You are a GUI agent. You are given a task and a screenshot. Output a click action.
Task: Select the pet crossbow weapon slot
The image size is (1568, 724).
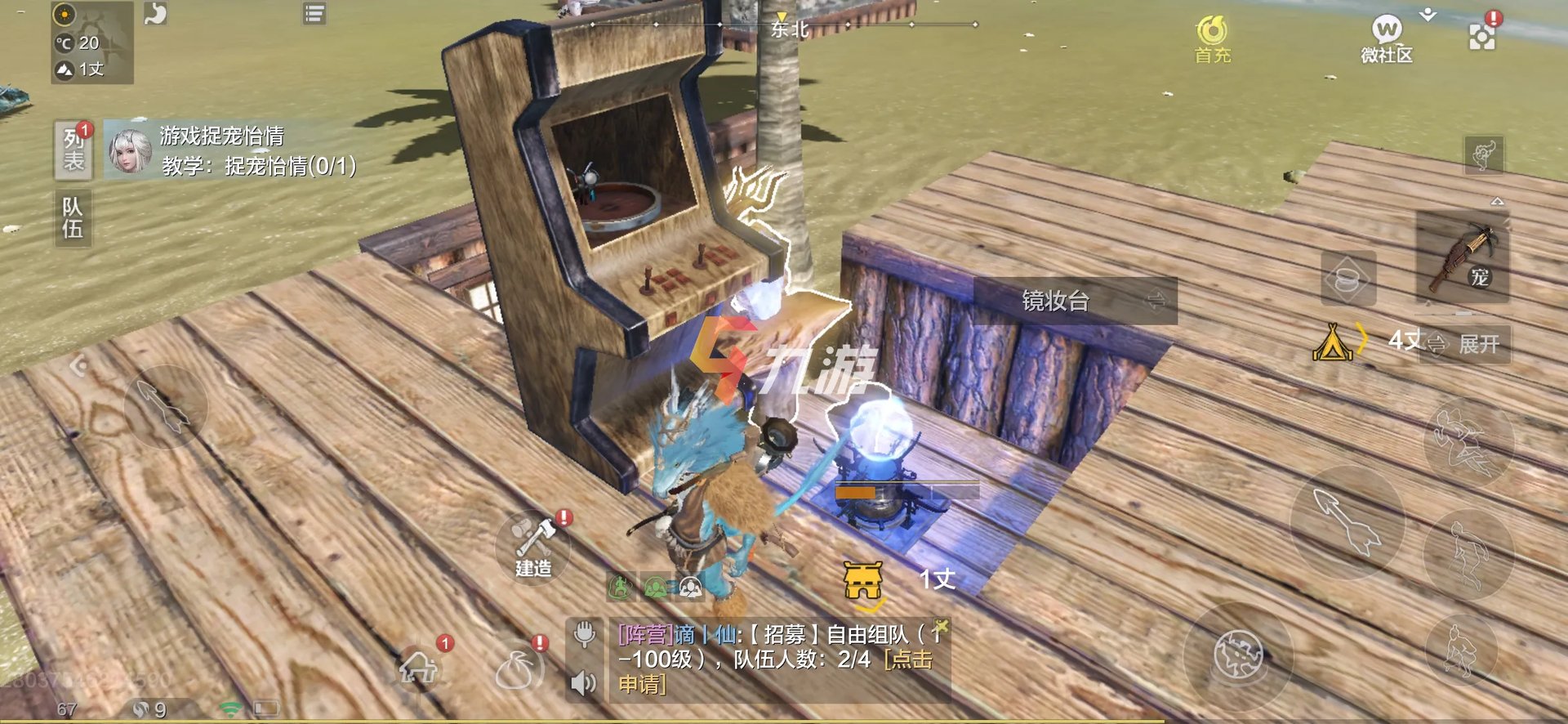click(x=1461, y=257)
